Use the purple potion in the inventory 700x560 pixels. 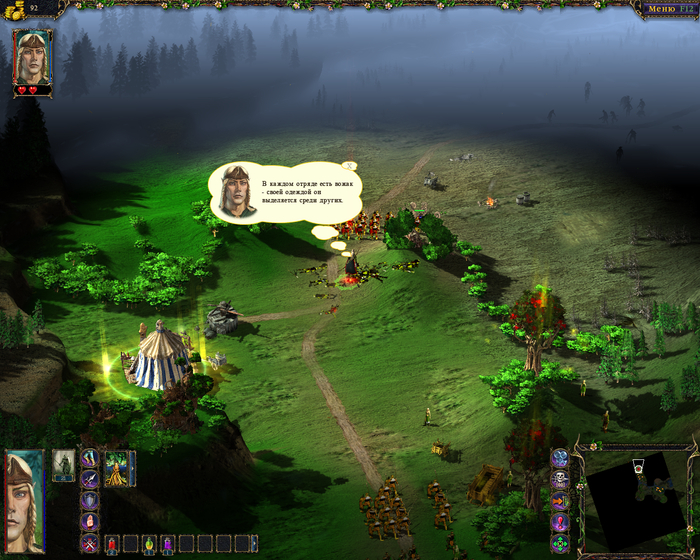pos(168,543)
